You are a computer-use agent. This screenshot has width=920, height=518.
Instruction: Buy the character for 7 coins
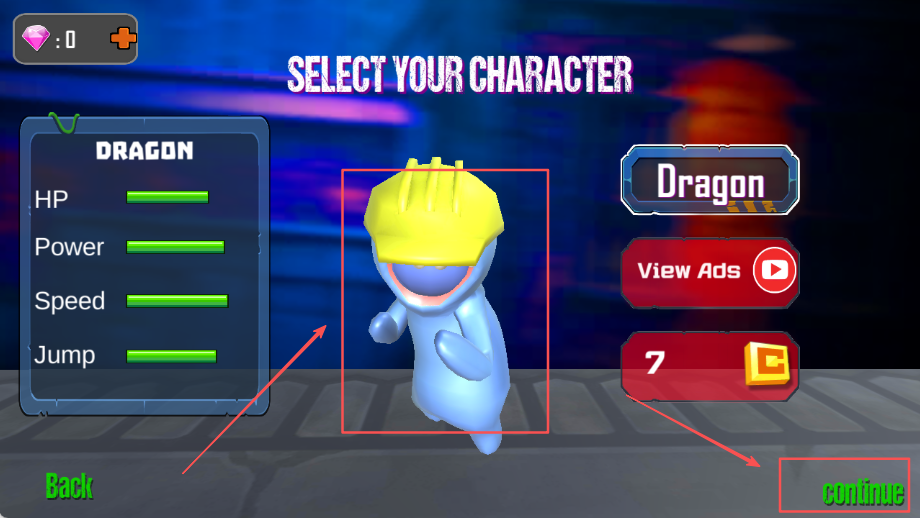[710, 363]
